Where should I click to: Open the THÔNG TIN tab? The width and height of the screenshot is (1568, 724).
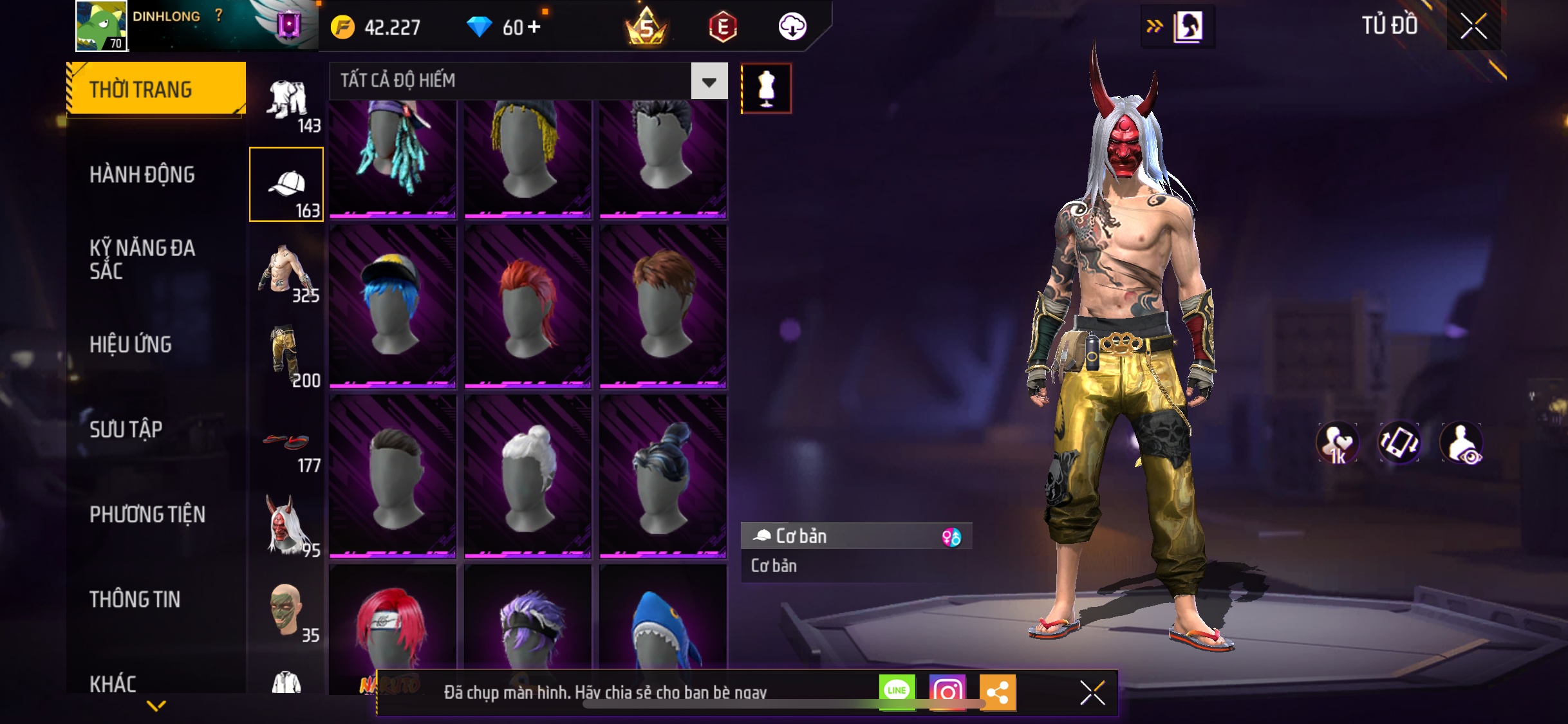[x=135, y=599]
